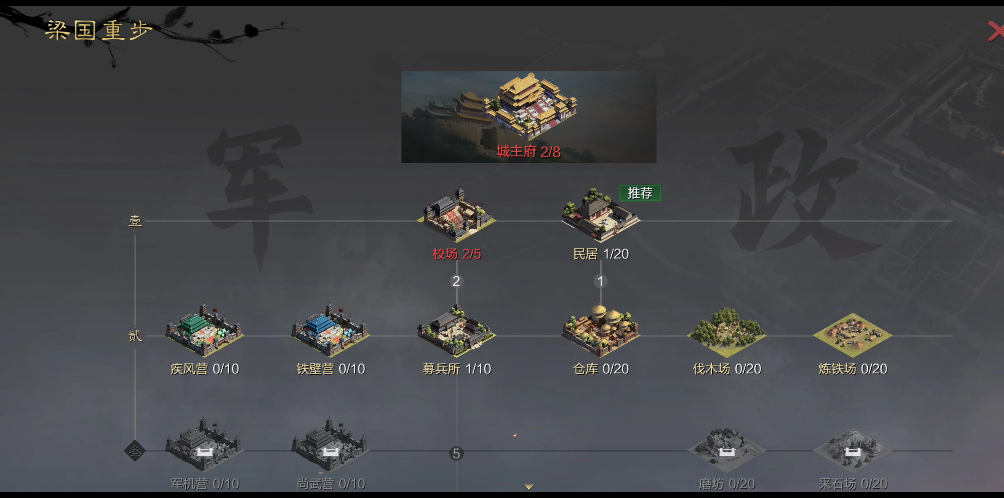The image size is (1004, 498).
Task: Choose the locked 尚武营 building
Action: 330,452
